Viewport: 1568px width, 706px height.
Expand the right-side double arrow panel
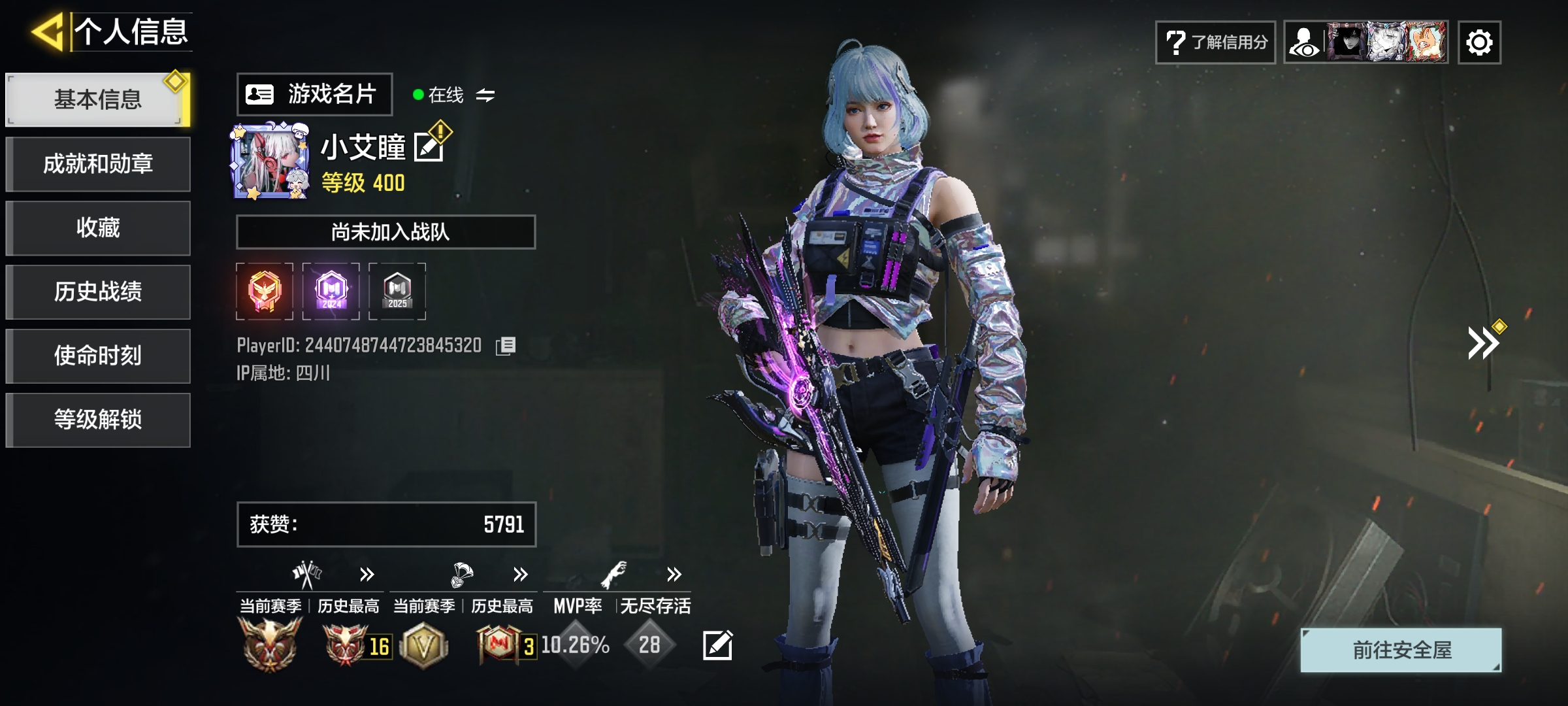(x=1483, y=344)
